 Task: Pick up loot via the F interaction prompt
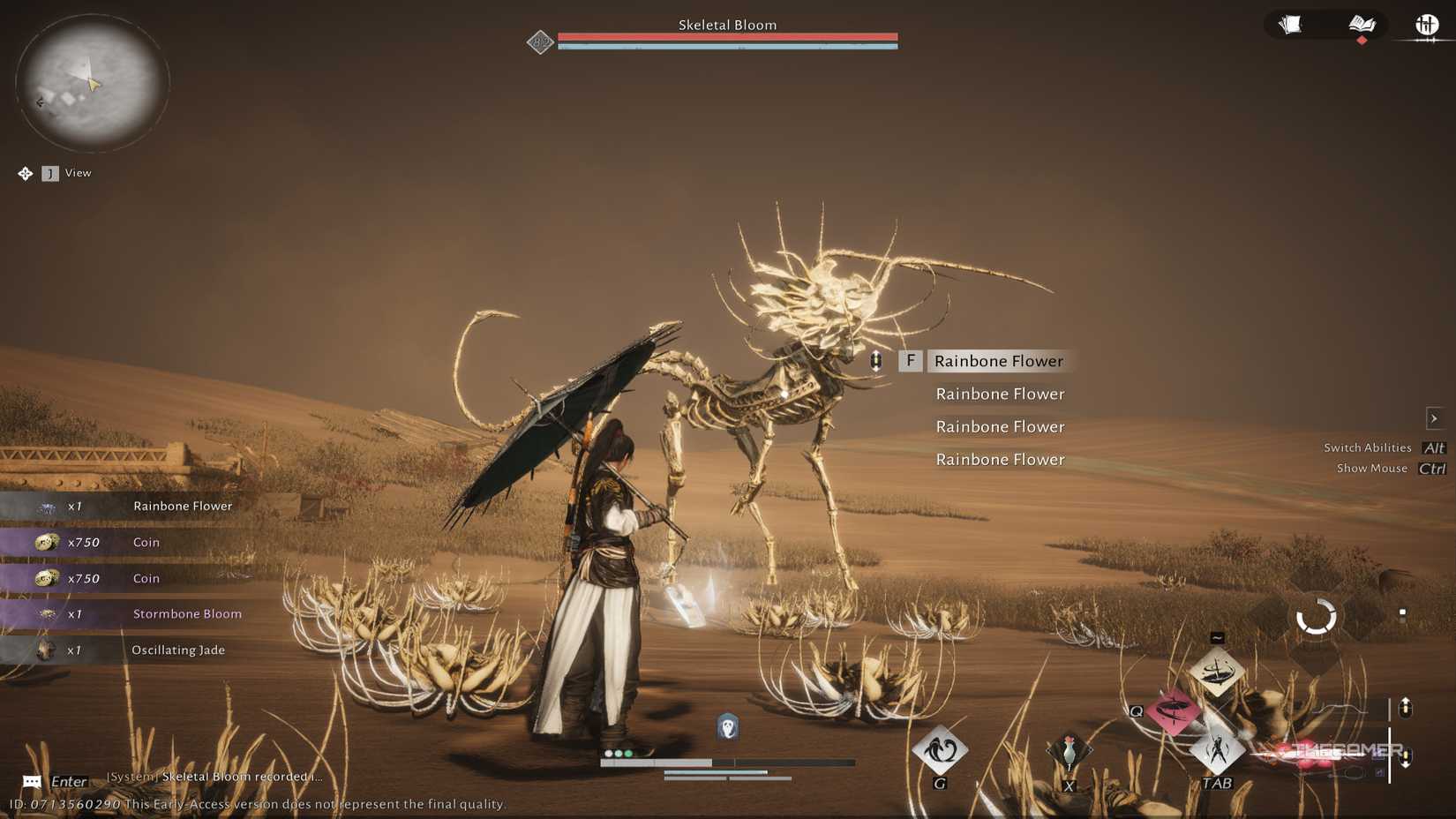pos(911,360)
